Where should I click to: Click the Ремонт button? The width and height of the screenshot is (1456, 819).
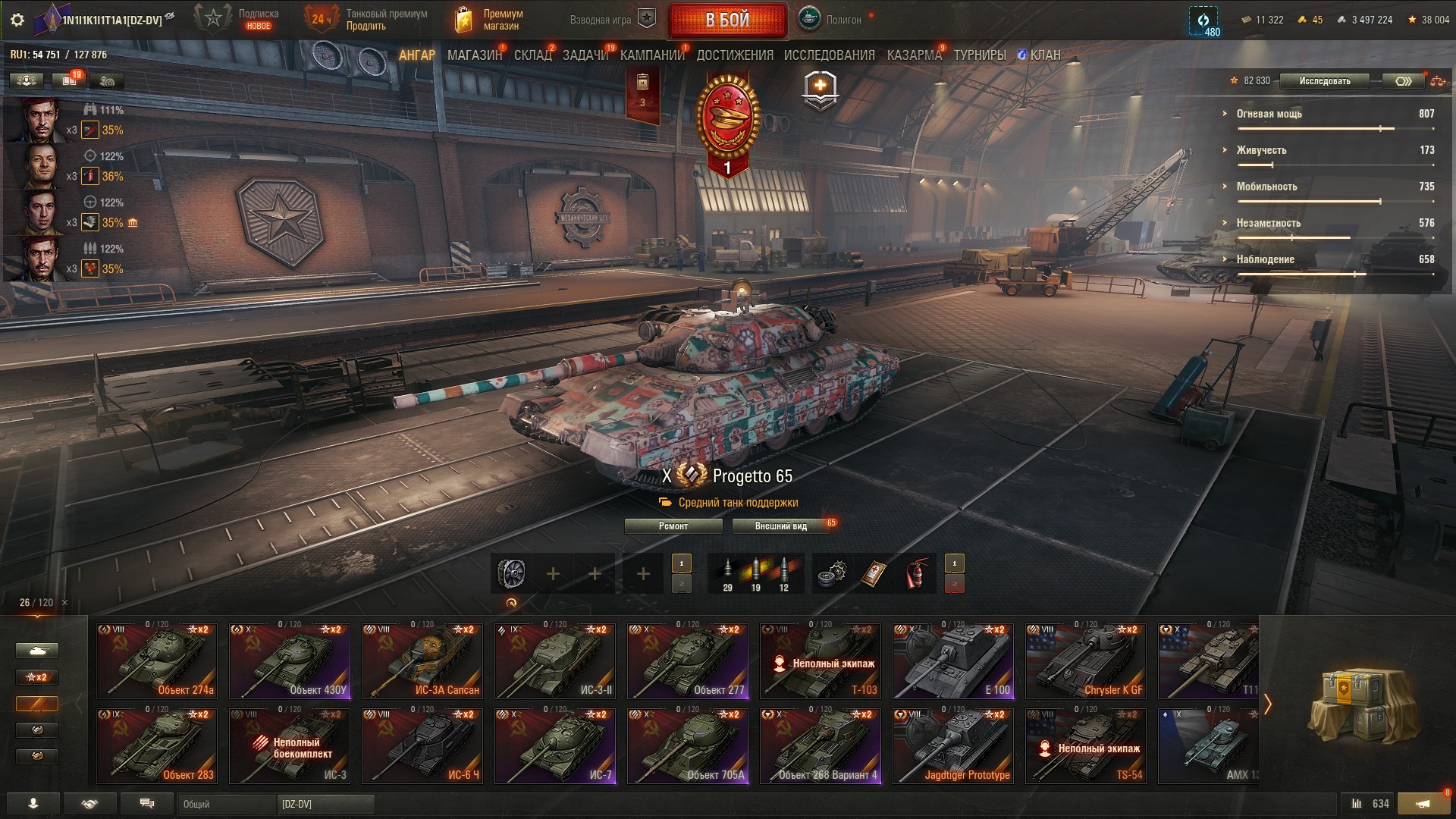[673, 526]
